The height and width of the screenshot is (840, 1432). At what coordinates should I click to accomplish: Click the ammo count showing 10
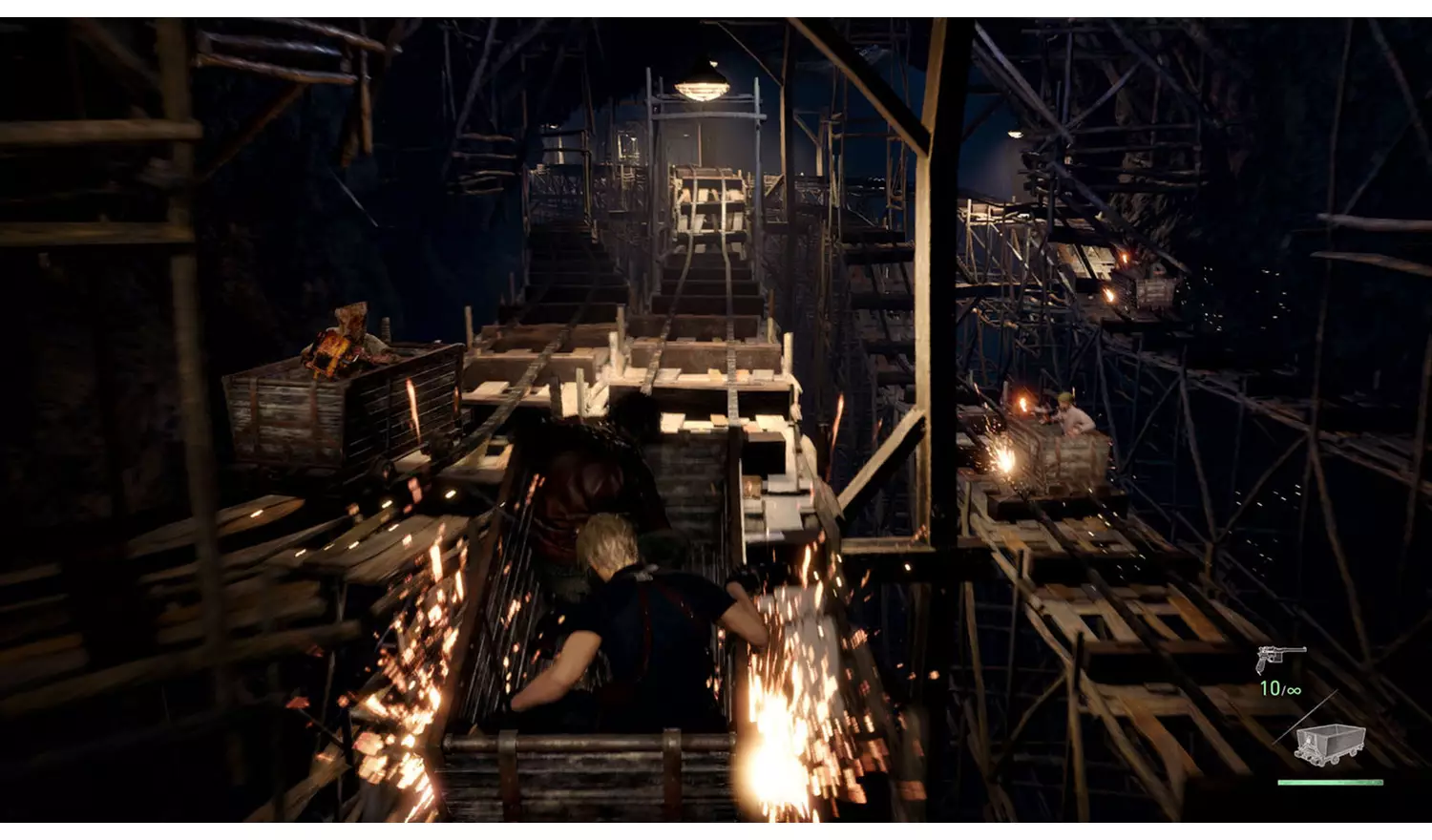[x=1272, y=686]
